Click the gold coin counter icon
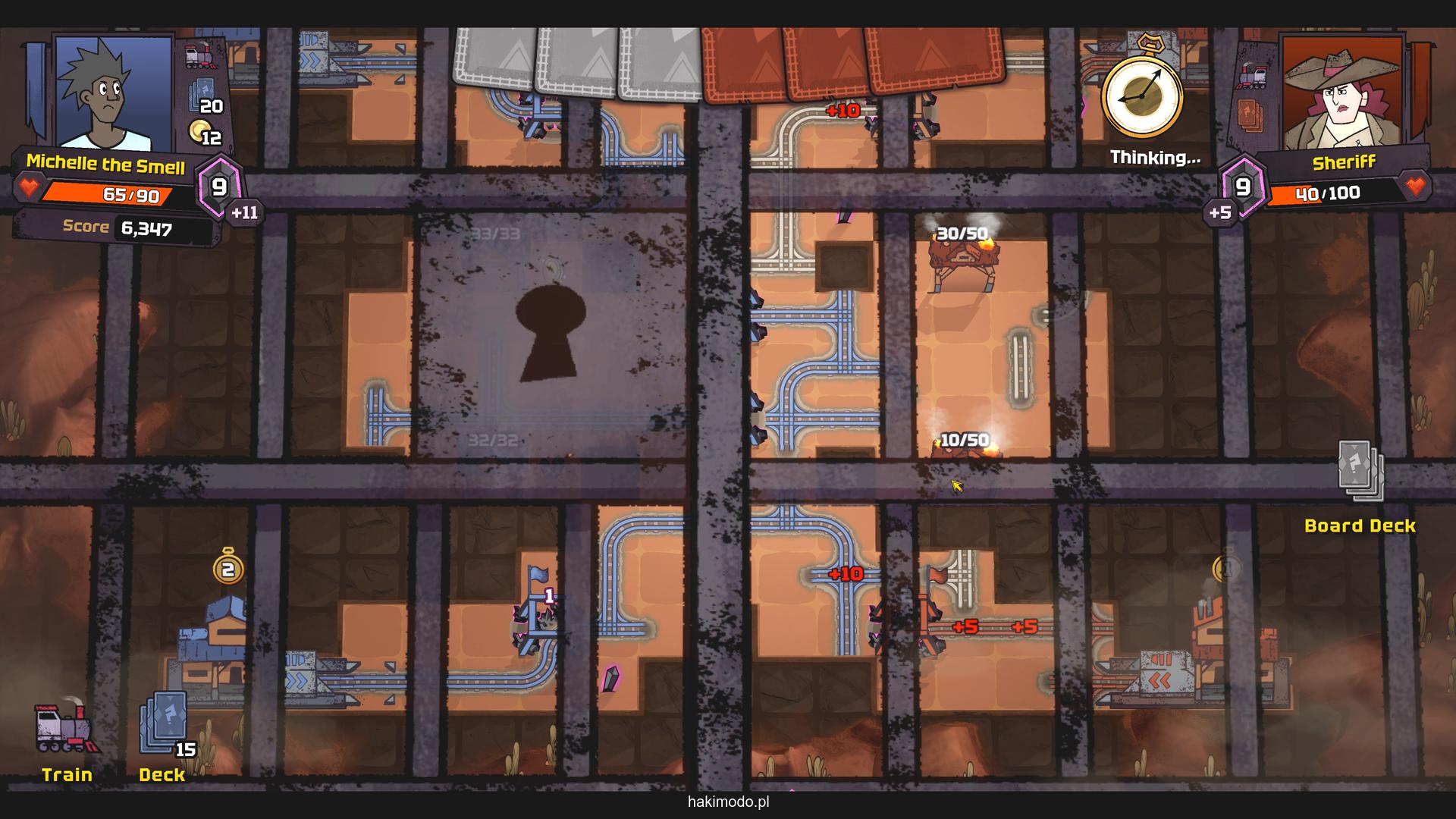Image resolution: width=1456 pixels, height=819 pixels. (x=200, y=131)
